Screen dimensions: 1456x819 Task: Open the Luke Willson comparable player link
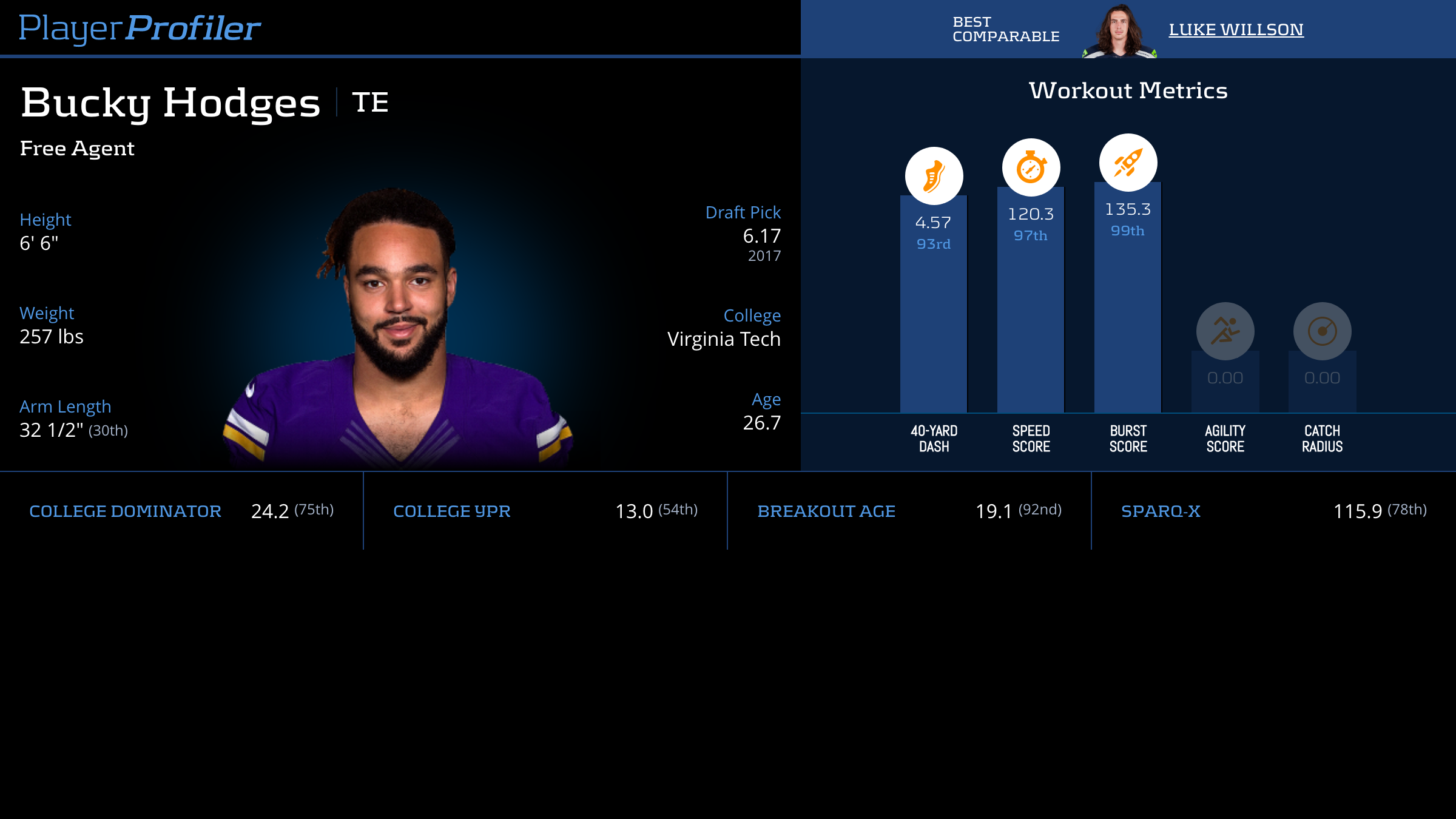pyautogui.click(x=1236, y=30)
